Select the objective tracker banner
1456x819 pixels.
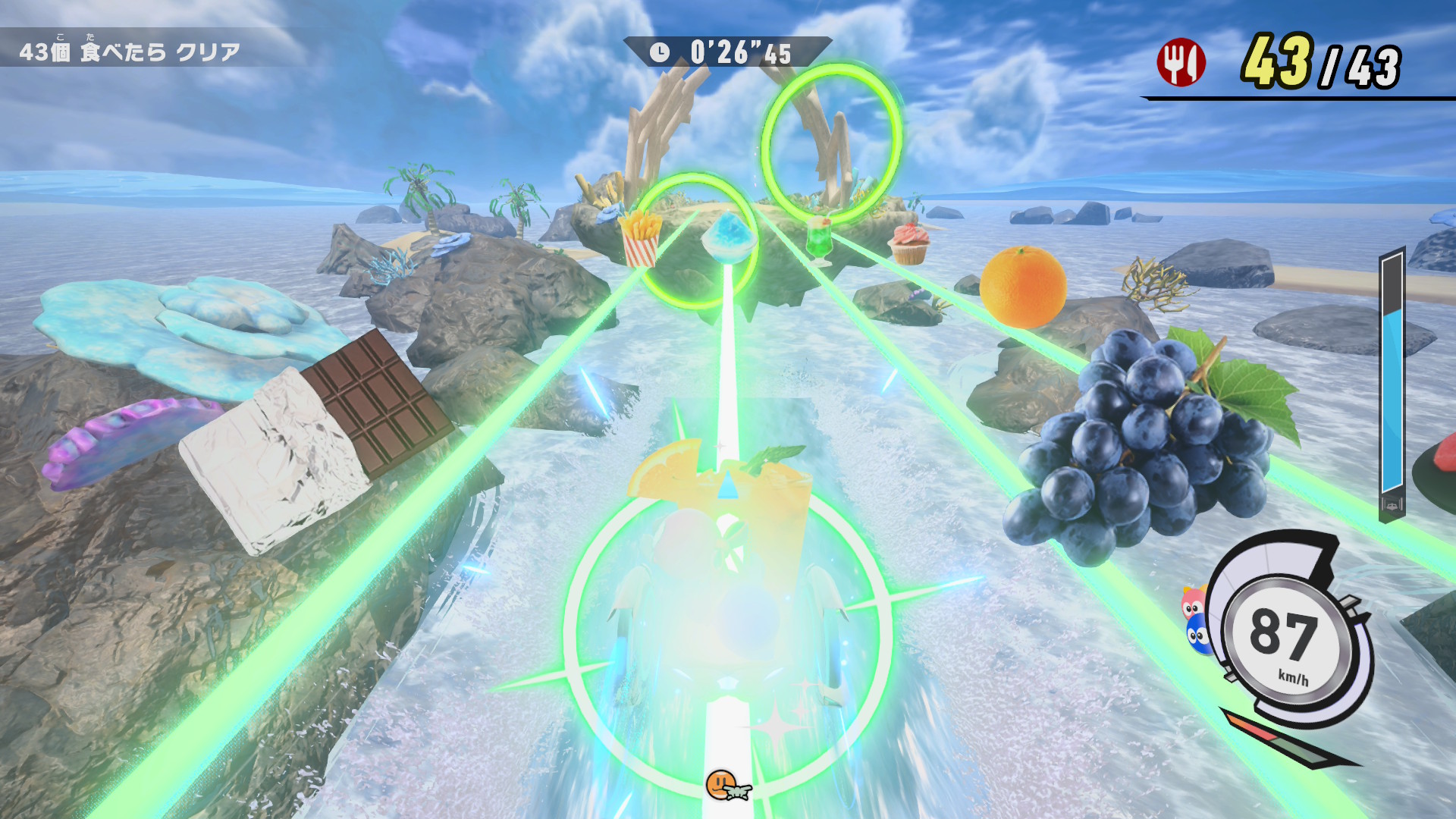coord(130,52)
